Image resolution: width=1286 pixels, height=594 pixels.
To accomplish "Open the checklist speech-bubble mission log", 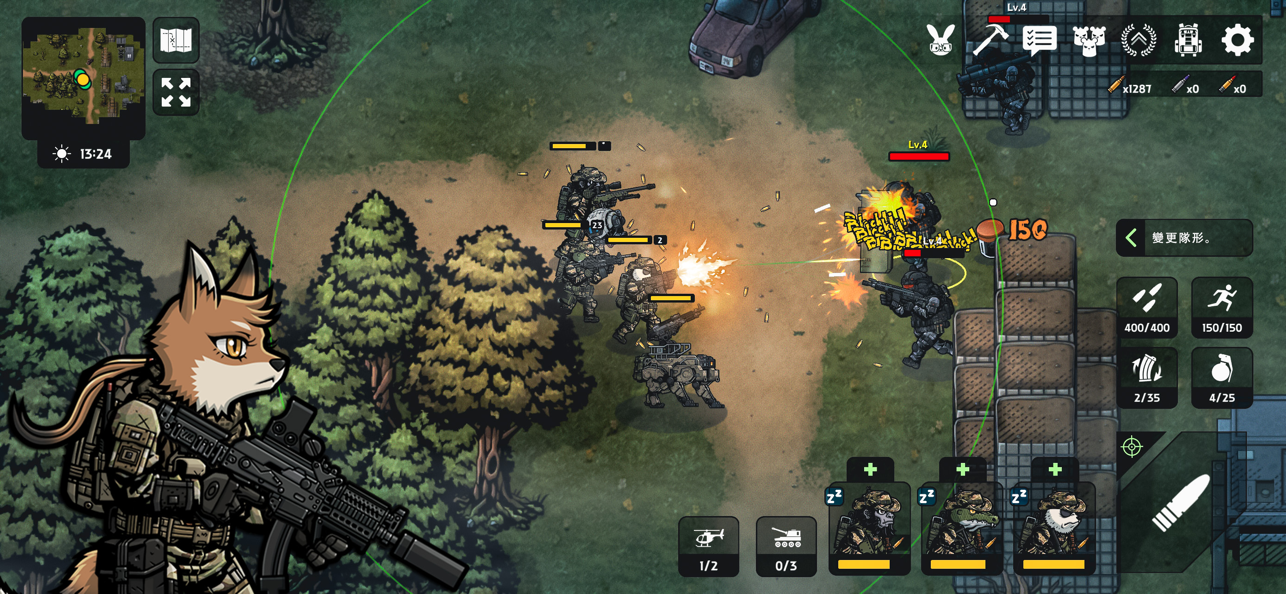I will 1040,40.
